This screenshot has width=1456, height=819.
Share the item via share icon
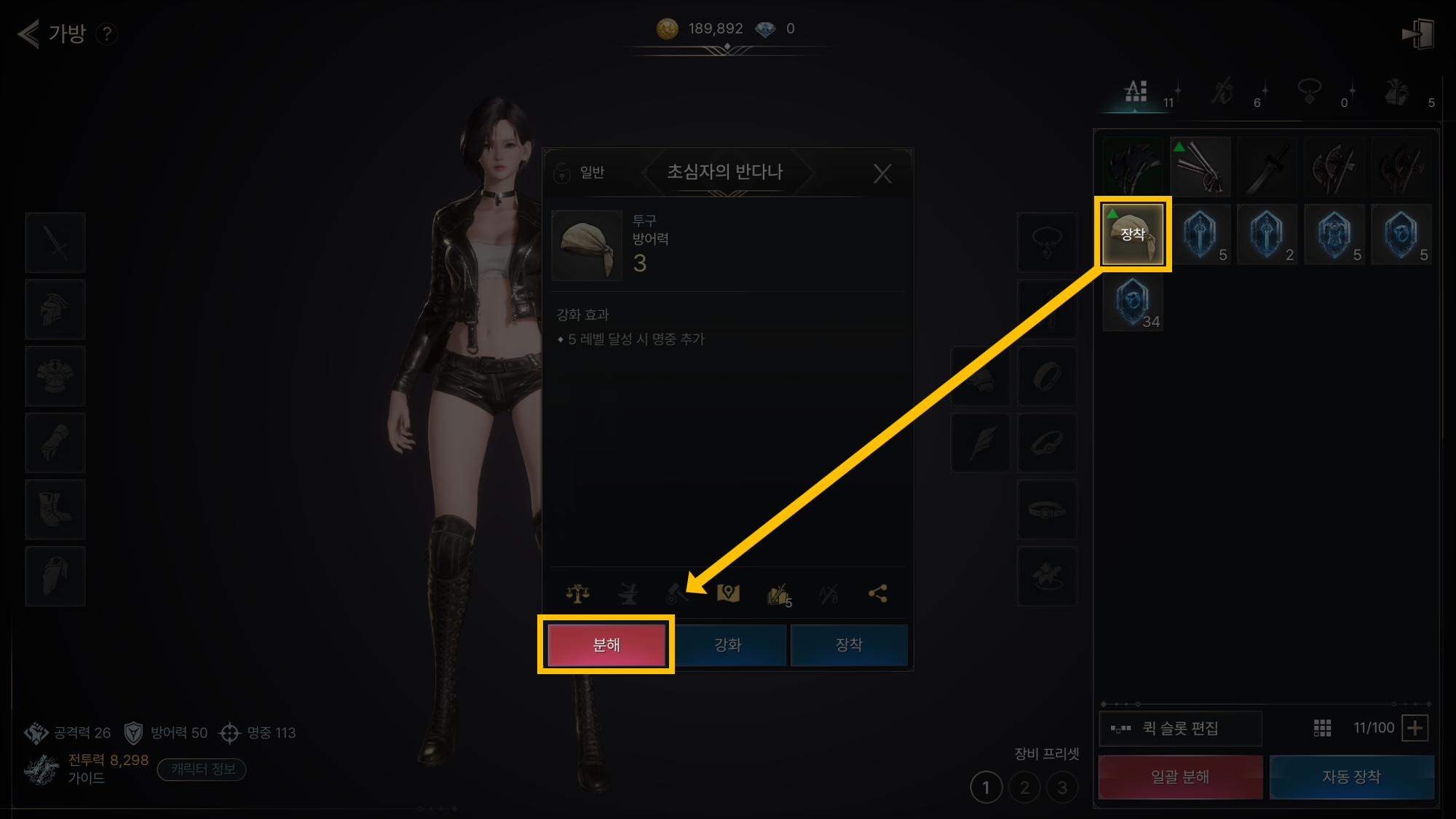pyautogui.click(x=878, y=594)
